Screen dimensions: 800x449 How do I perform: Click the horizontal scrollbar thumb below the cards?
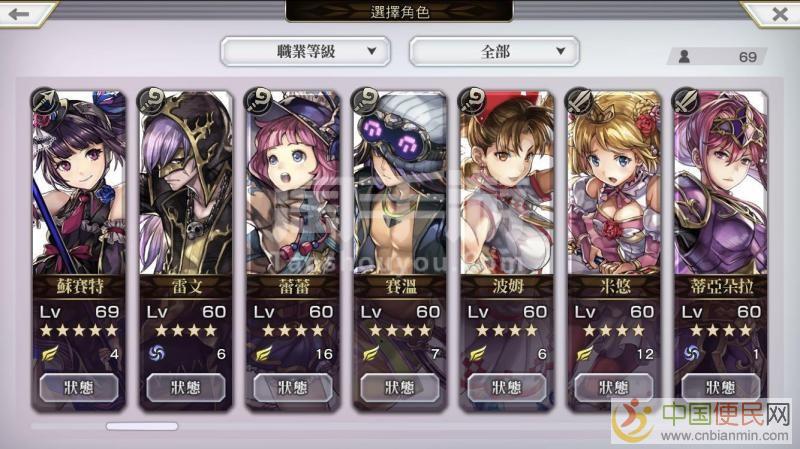coord(141,426)
